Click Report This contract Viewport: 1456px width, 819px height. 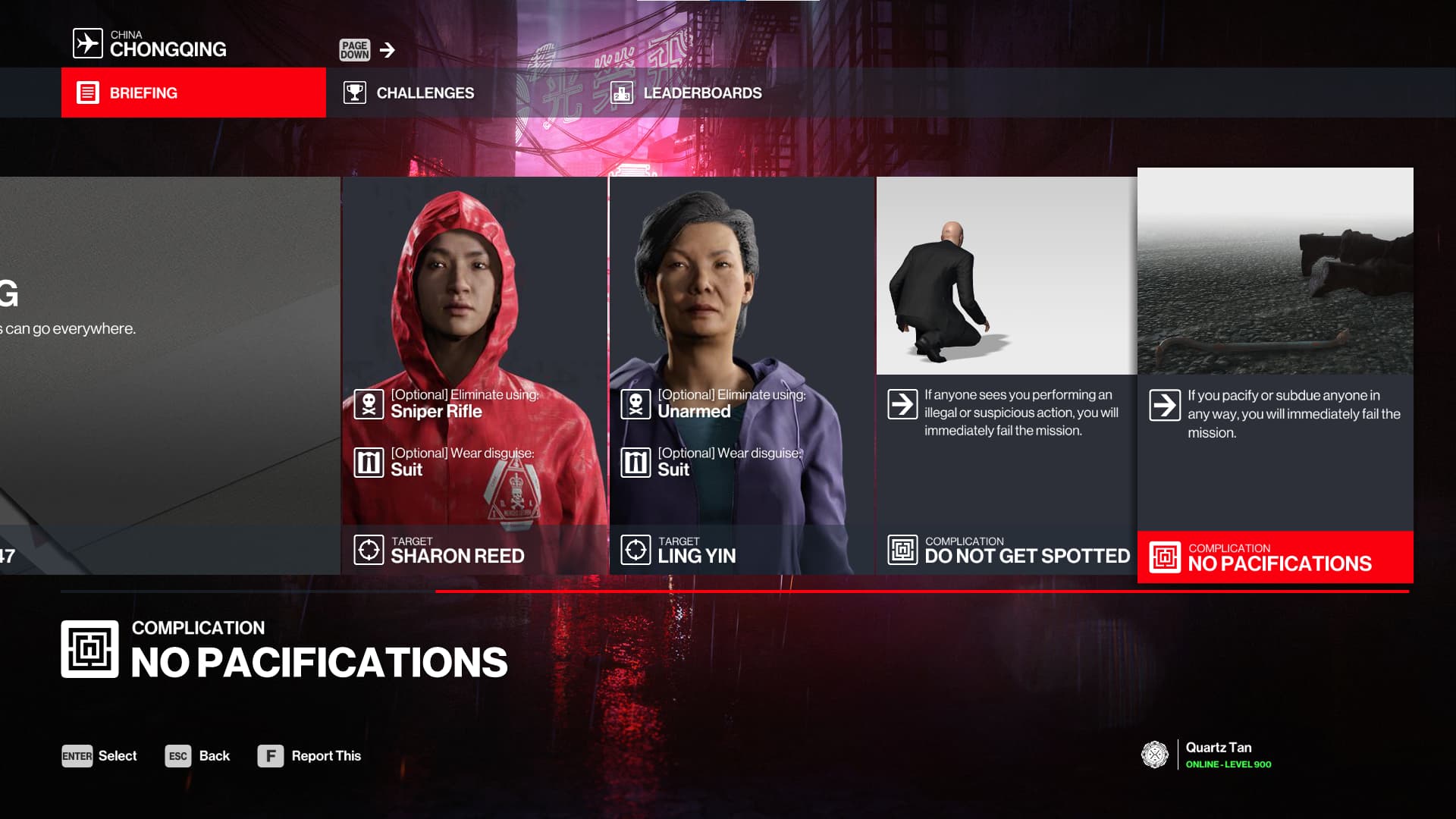click(309, 756)
